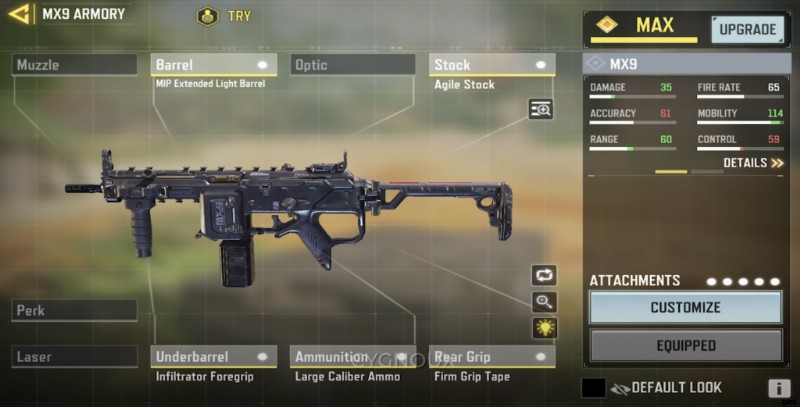Select the Laser attachment slot

74,356
